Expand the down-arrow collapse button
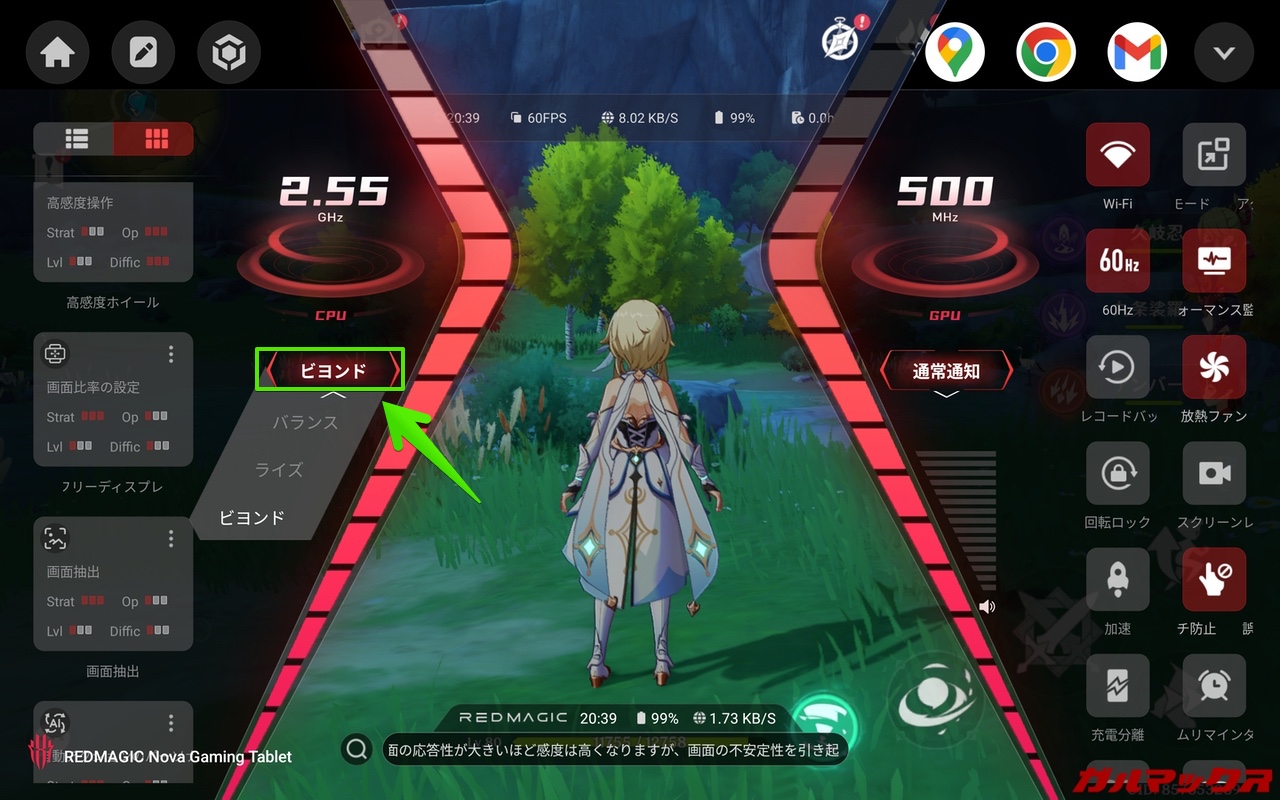This screenshot has height=800, width=1280. [x=1224, y=53]
